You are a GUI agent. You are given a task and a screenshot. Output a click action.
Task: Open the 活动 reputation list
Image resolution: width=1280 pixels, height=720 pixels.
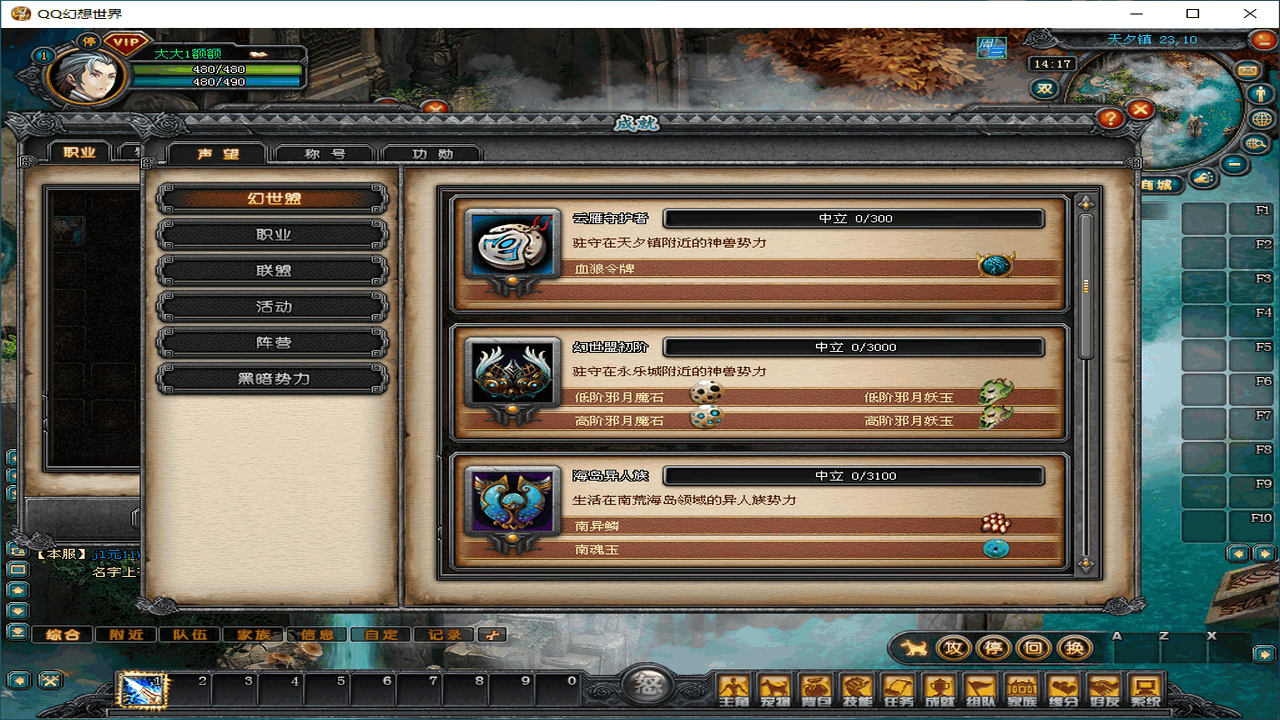[x=273, y=307]
